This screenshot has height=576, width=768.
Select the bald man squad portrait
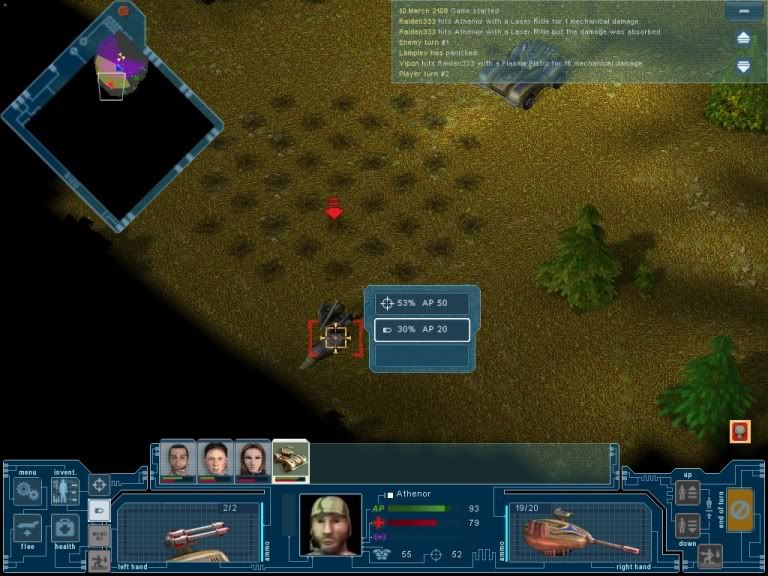click(x=178, y=460)
